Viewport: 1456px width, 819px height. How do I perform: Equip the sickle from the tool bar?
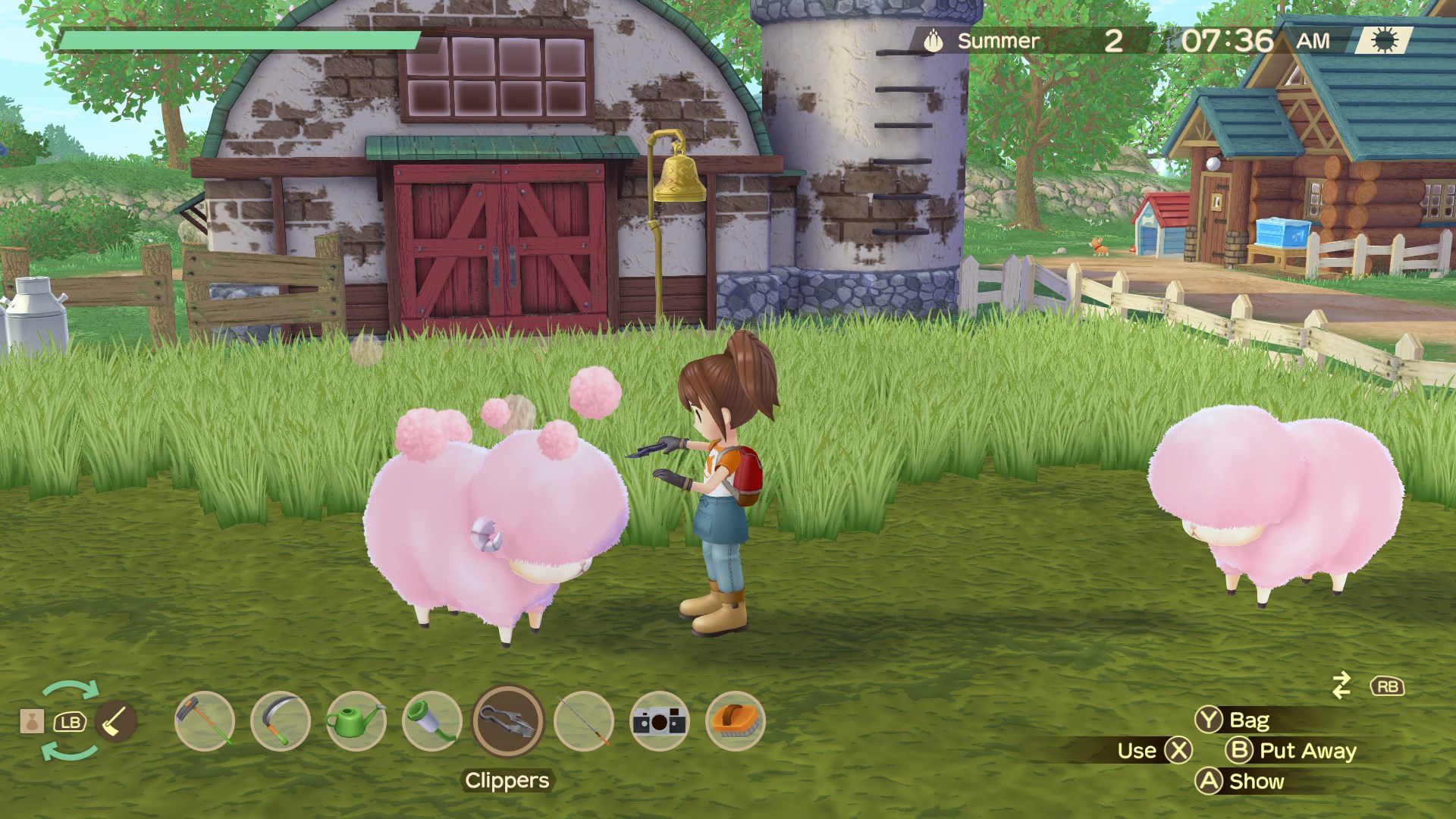[280, 721]
